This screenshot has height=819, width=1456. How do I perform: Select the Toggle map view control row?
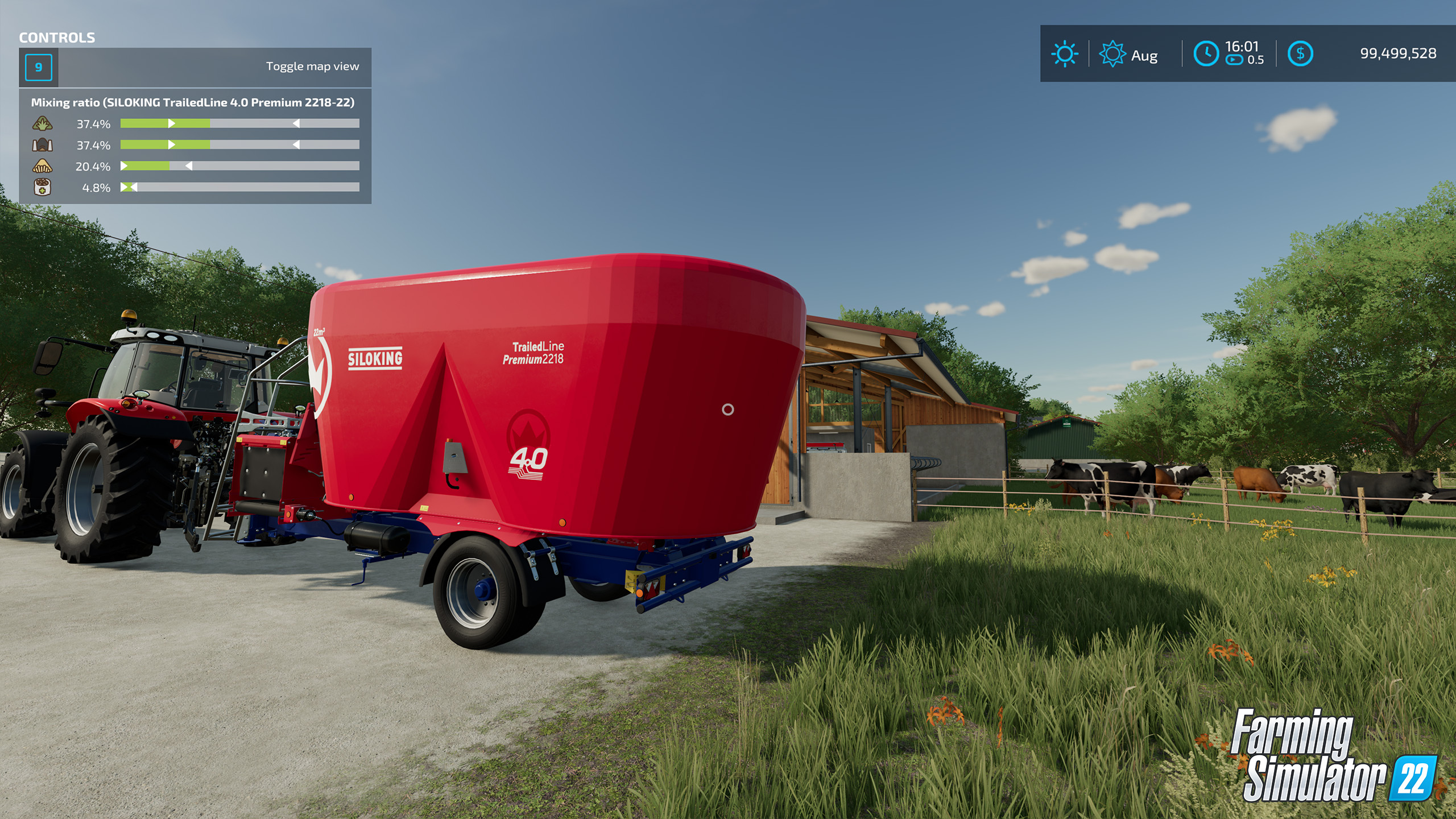pos(195,67)
